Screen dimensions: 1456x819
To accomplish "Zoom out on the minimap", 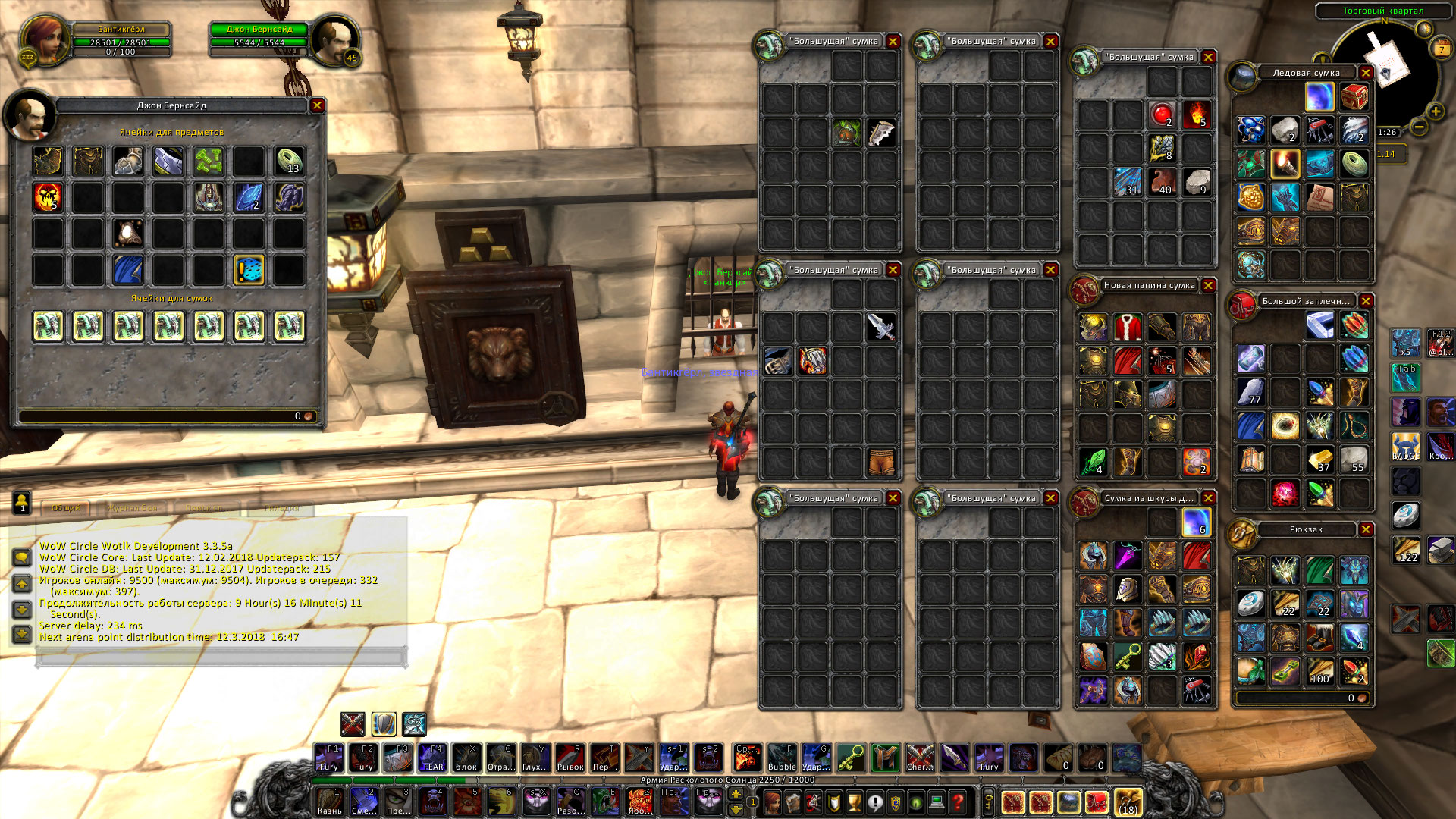I will pyautogui.click(x=1420, y=127).
